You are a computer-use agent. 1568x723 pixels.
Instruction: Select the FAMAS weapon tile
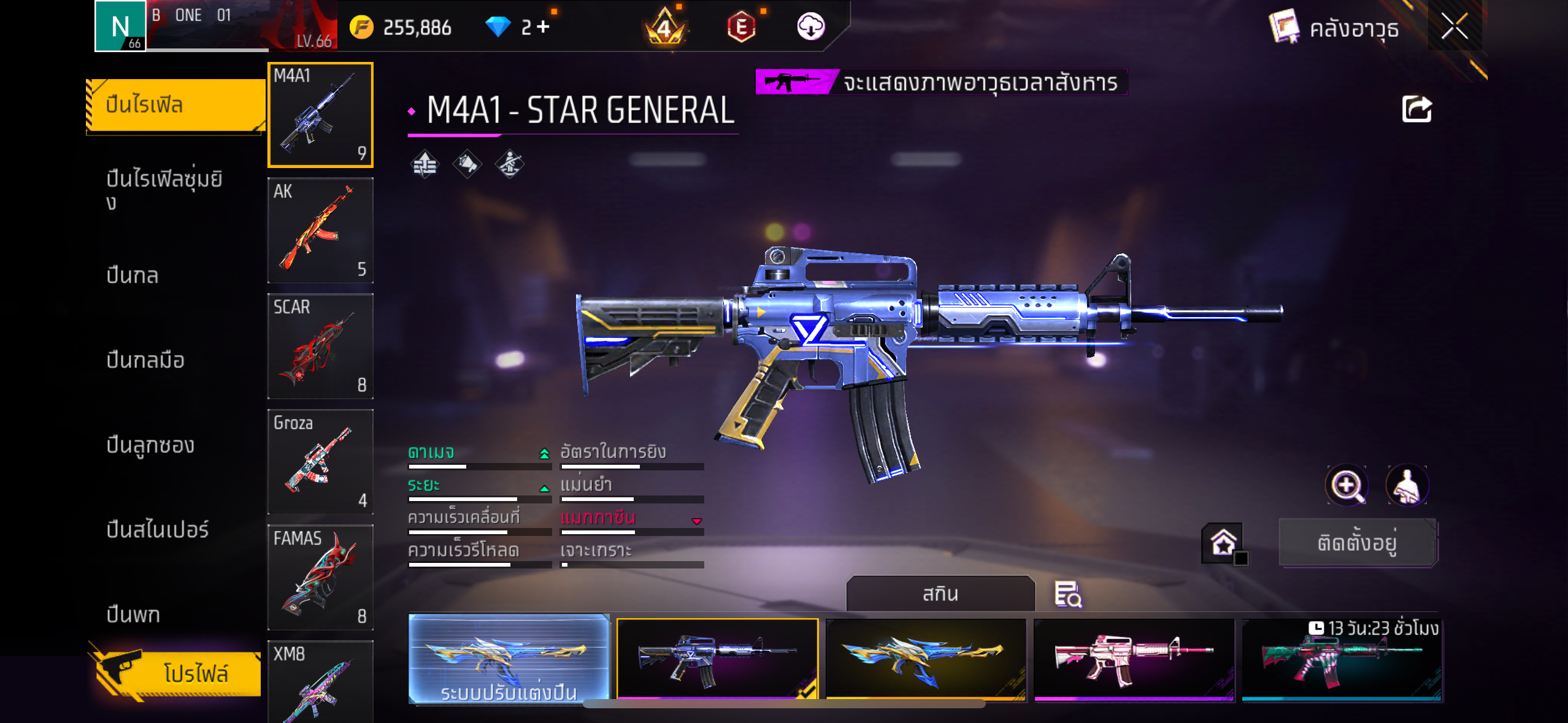[320, 577]
